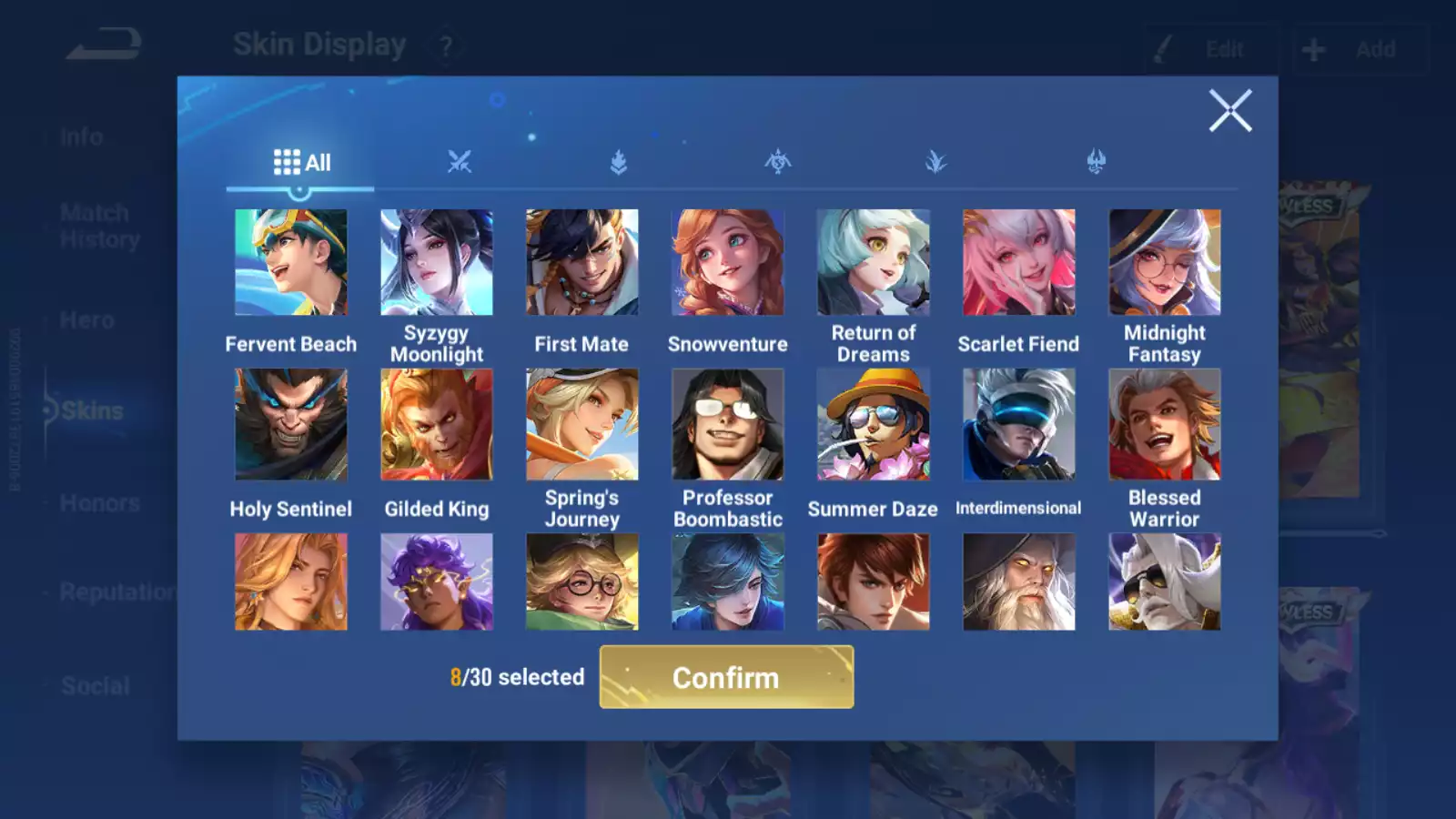Select the Spring's Journey skin
1456x819 pixels.
582,424
